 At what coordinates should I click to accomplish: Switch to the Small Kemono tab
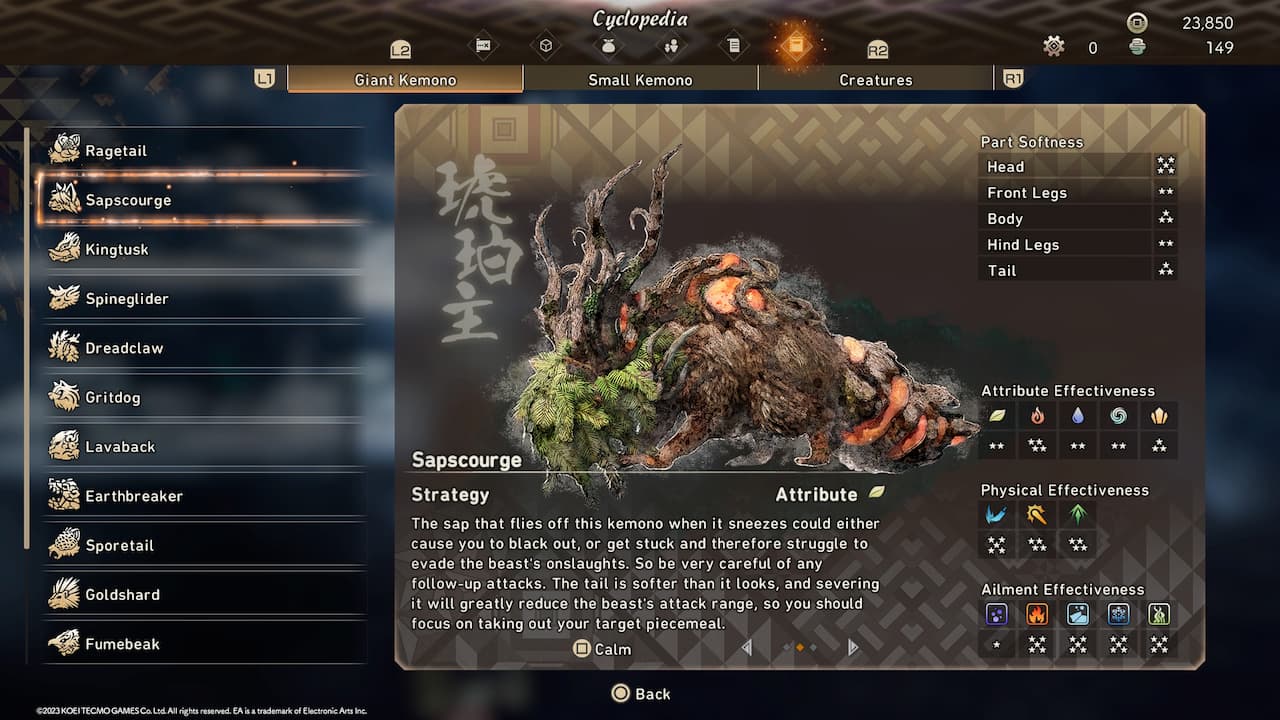(x=640, y=80)
